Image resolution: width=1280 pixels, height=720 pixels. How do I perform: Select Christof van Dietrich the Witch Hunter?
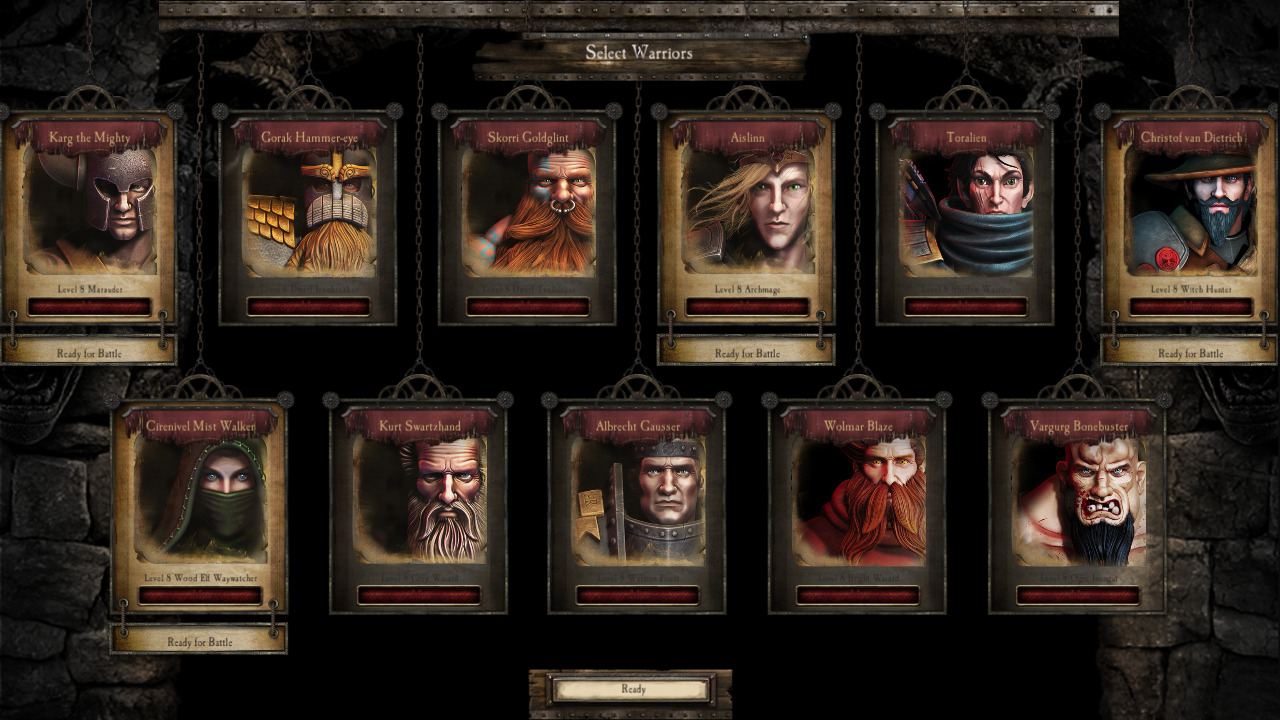[1192, 213]
